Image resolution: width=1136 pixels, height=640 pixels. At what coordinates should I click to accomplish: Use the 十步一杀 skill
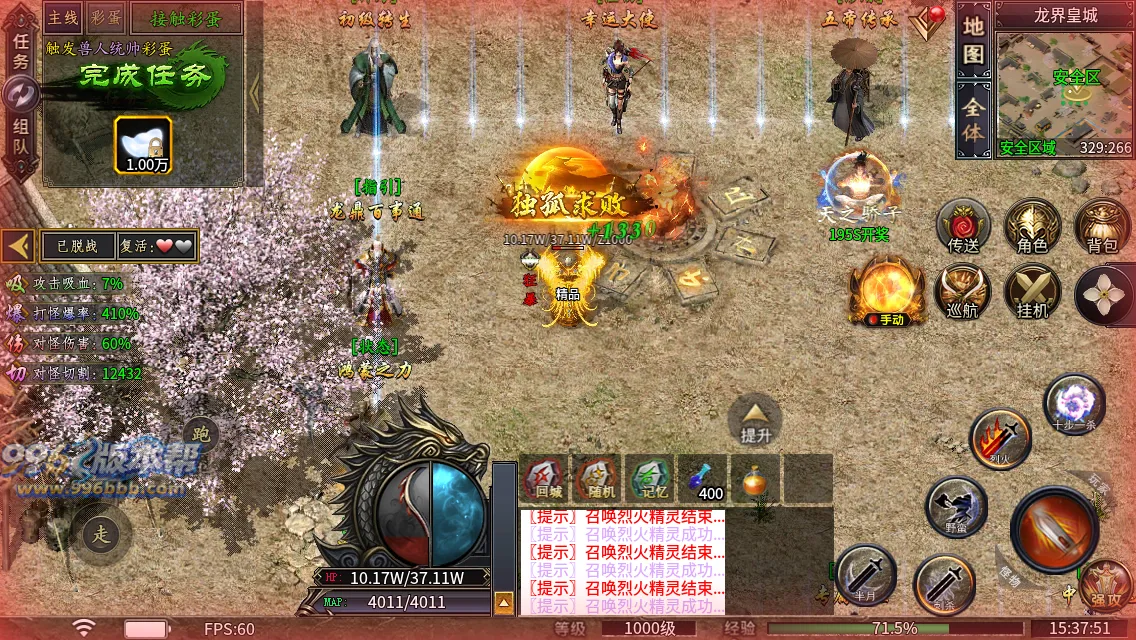(x=1075, y=405)
